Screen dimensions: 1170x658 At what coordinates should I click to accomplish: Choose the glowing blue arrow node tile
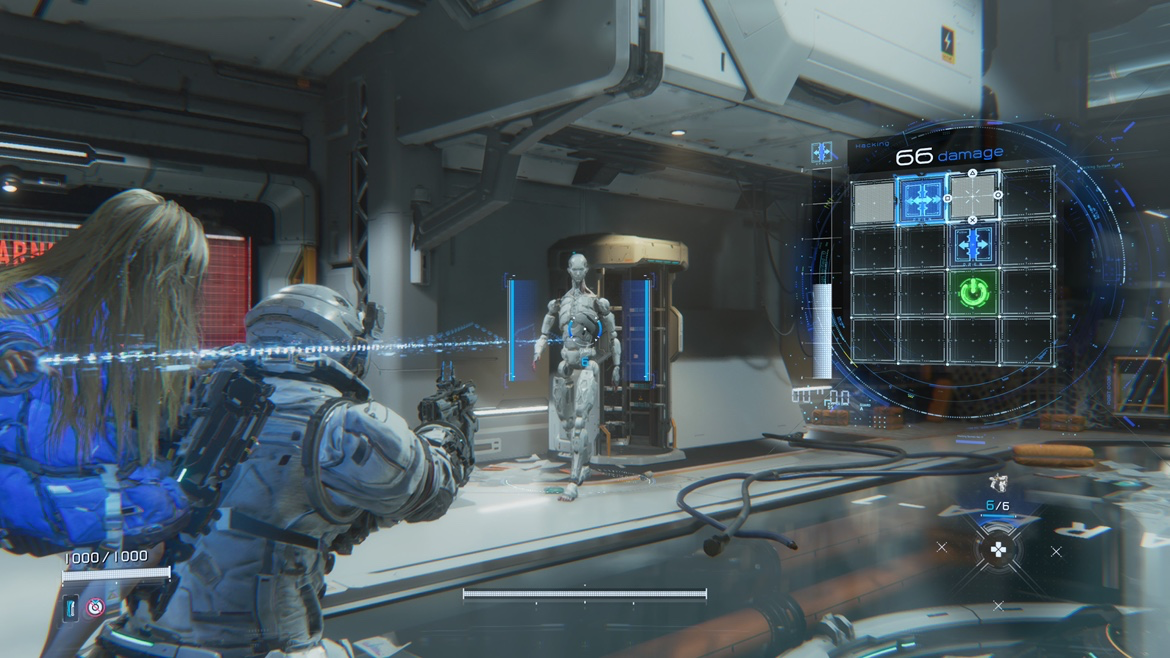pyautogui.click(x=923, y=198)
